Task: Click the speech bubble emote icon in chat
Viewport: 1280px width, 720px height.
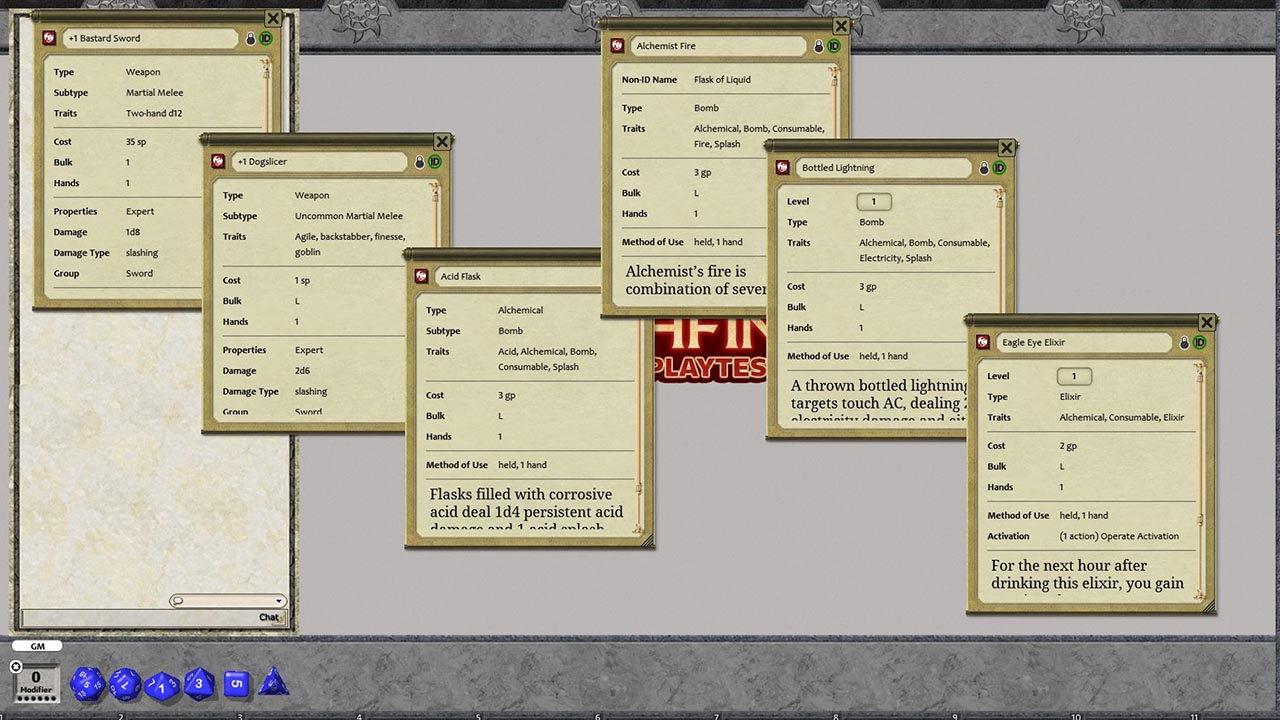Action: coord(178,600)
